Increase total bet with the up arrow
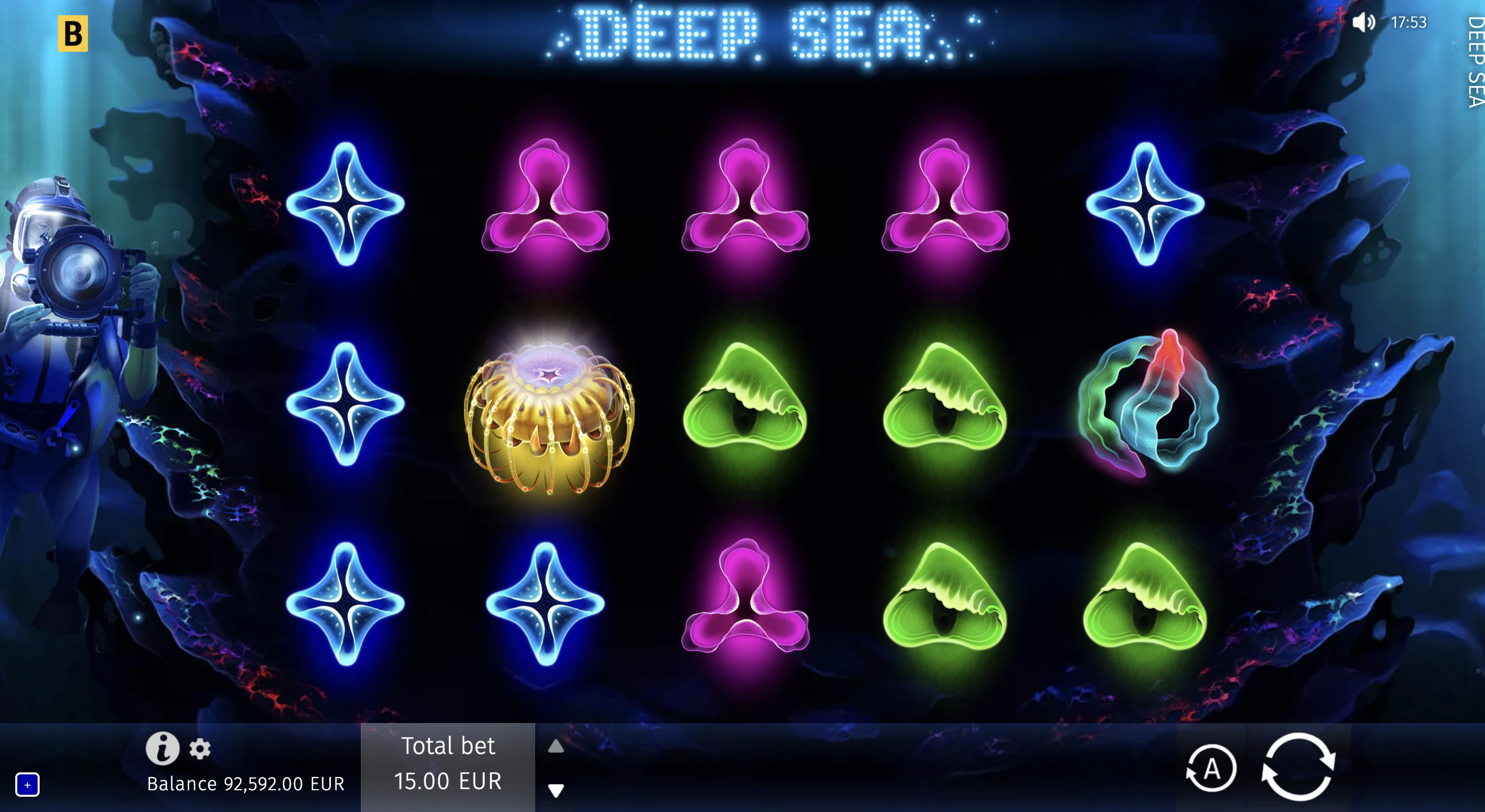The image size is (1485, 812). coord(555,747)
